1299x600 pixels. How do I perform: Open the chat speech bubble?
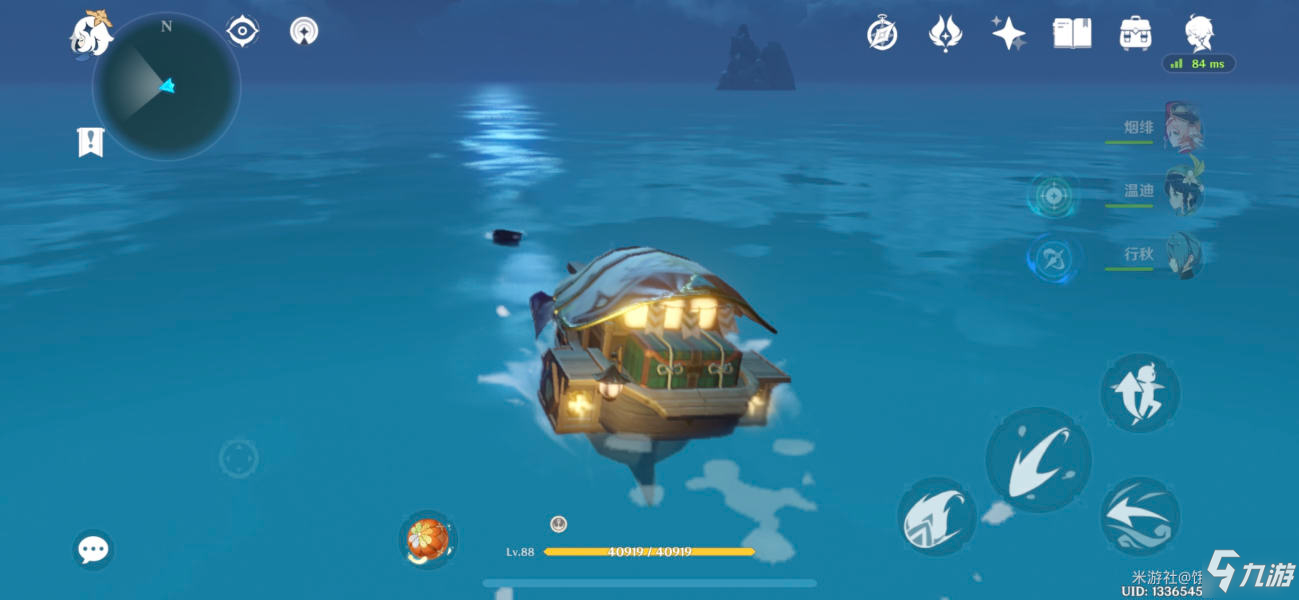pos(93,549)
